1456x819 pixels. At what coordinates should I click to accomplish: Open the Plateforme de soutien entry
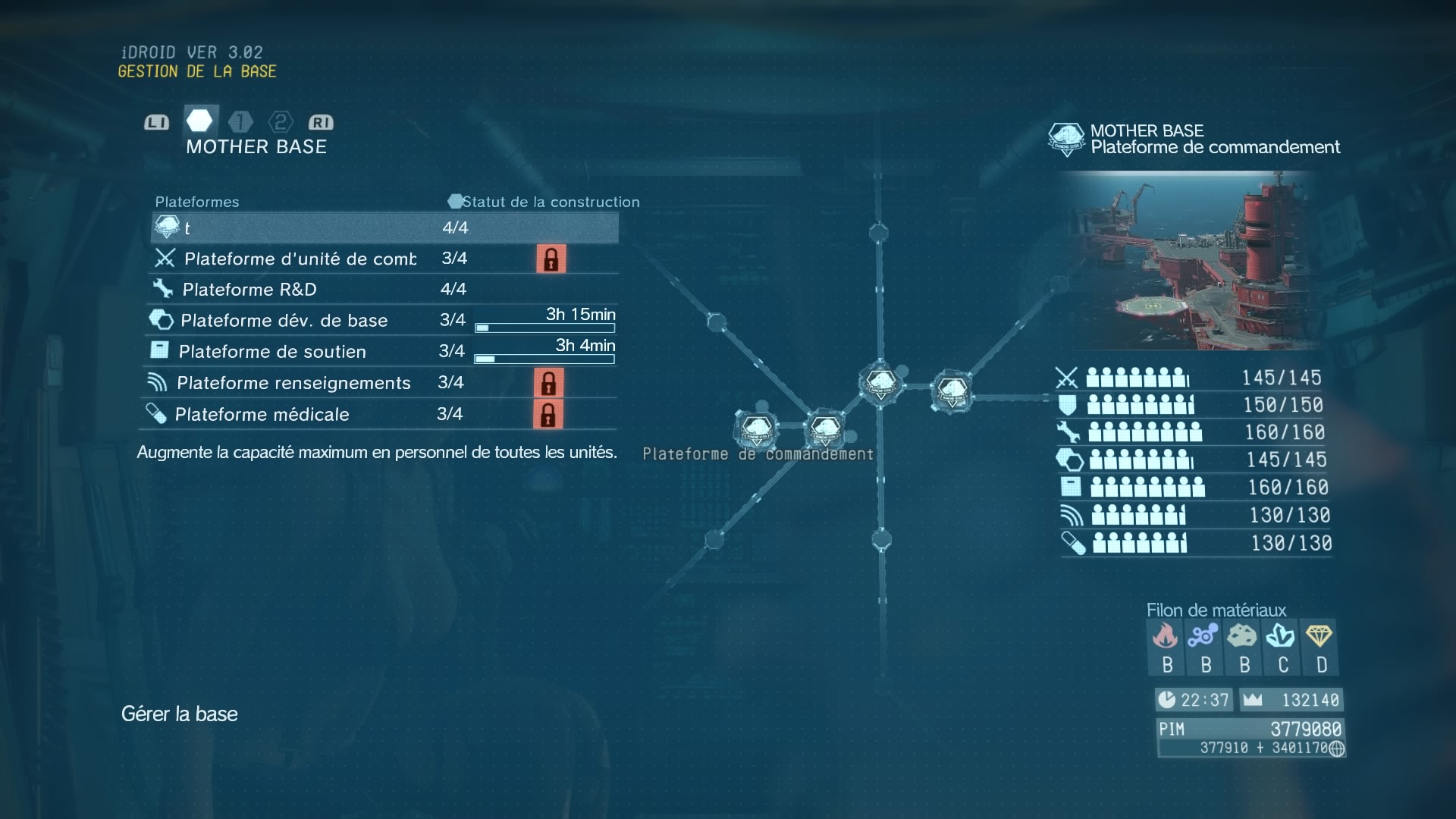coord(272,351)
